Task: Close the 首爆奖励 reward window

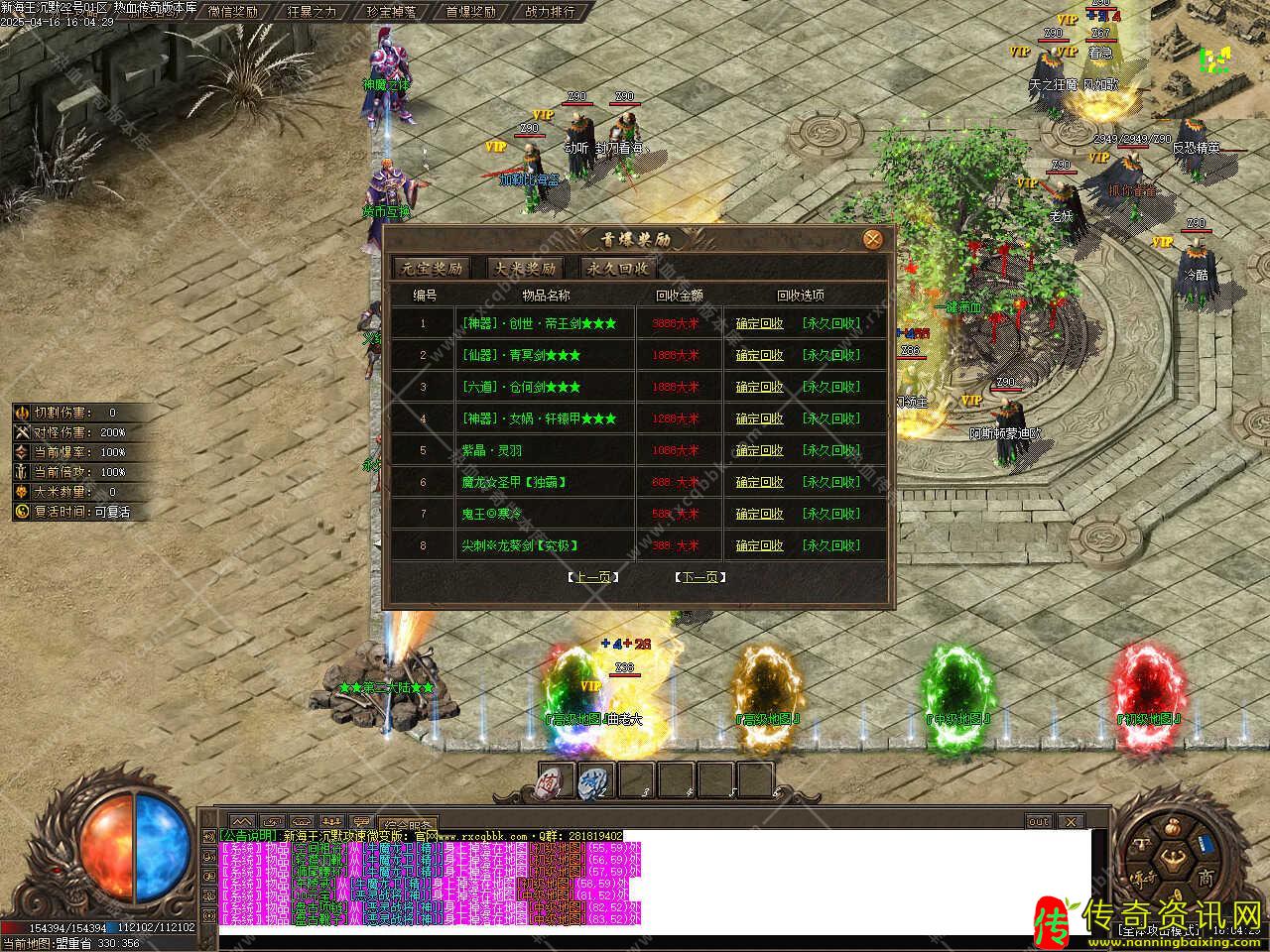Action: tap(872, 239)
